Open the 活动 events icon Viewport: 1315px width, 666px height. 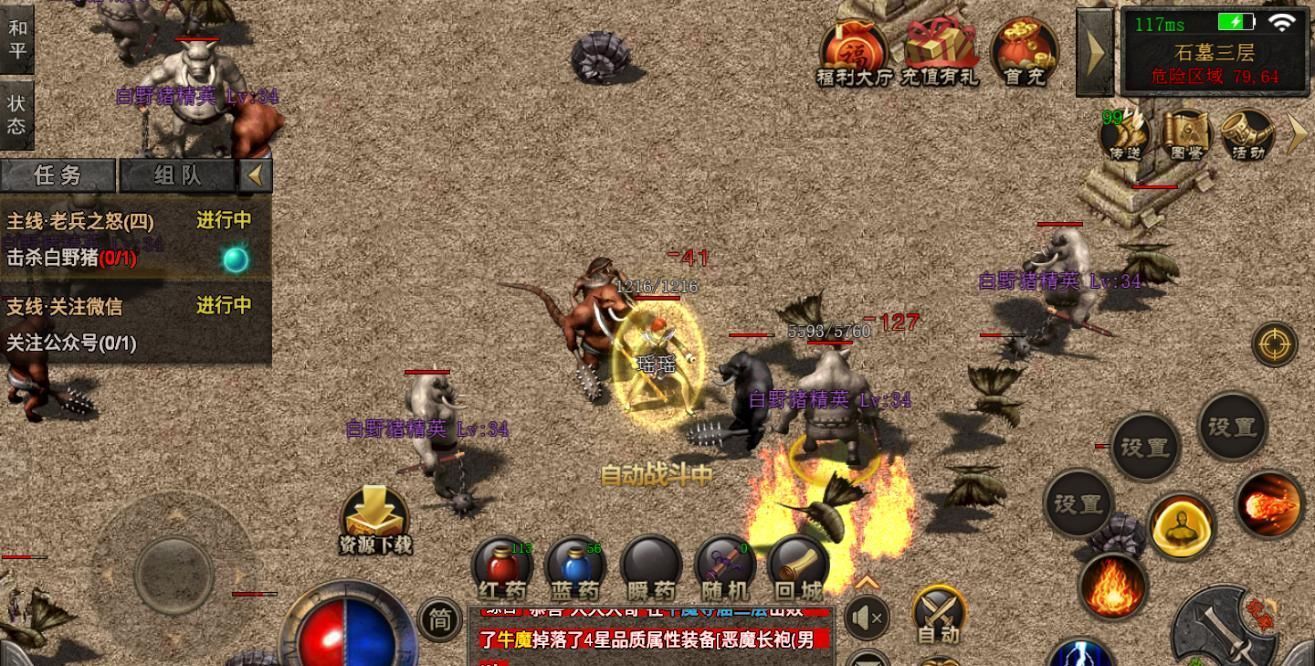coord(1247,135)
